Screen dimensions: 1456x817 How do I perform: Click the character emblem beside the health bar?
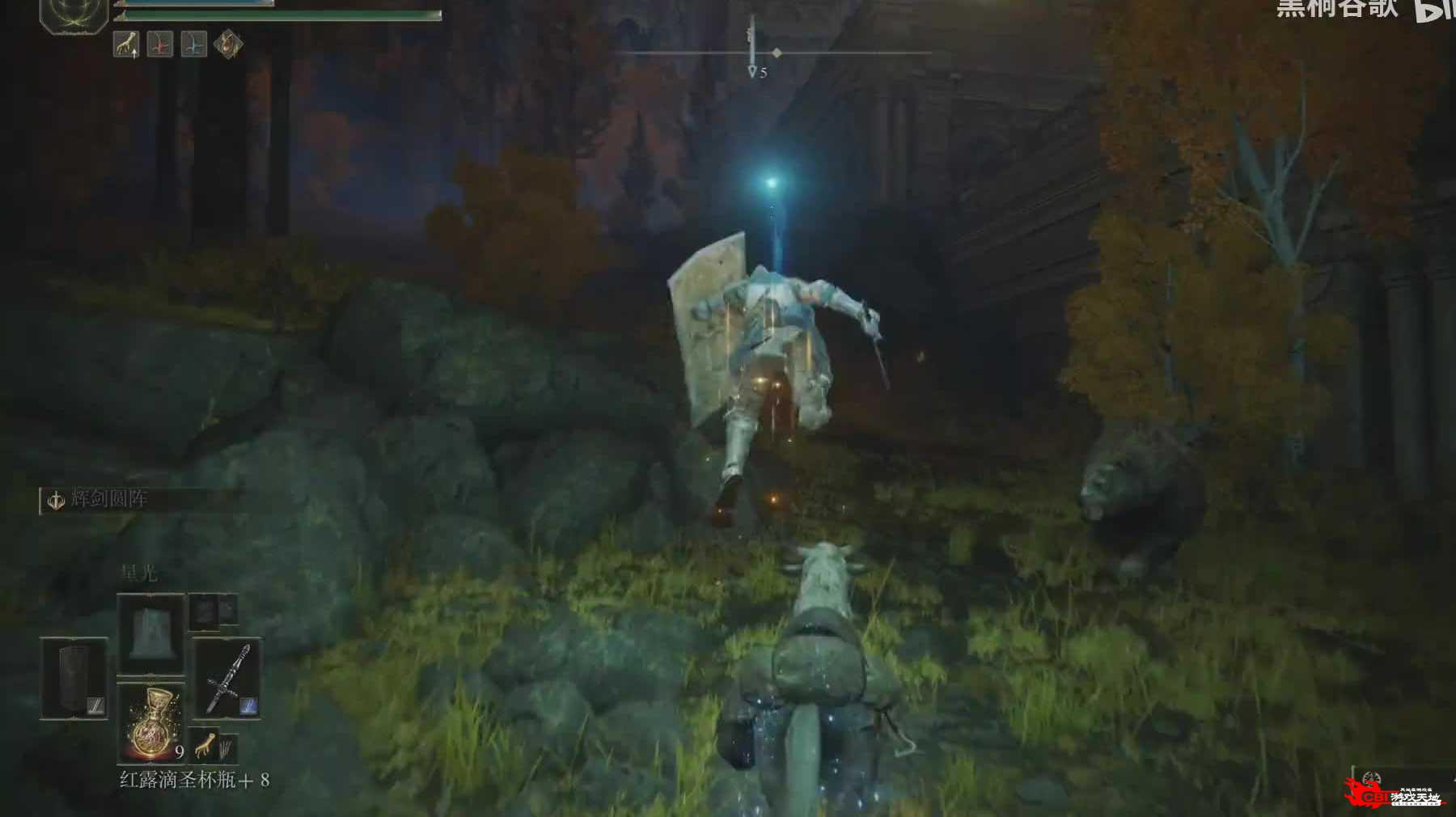coord(74,15)
